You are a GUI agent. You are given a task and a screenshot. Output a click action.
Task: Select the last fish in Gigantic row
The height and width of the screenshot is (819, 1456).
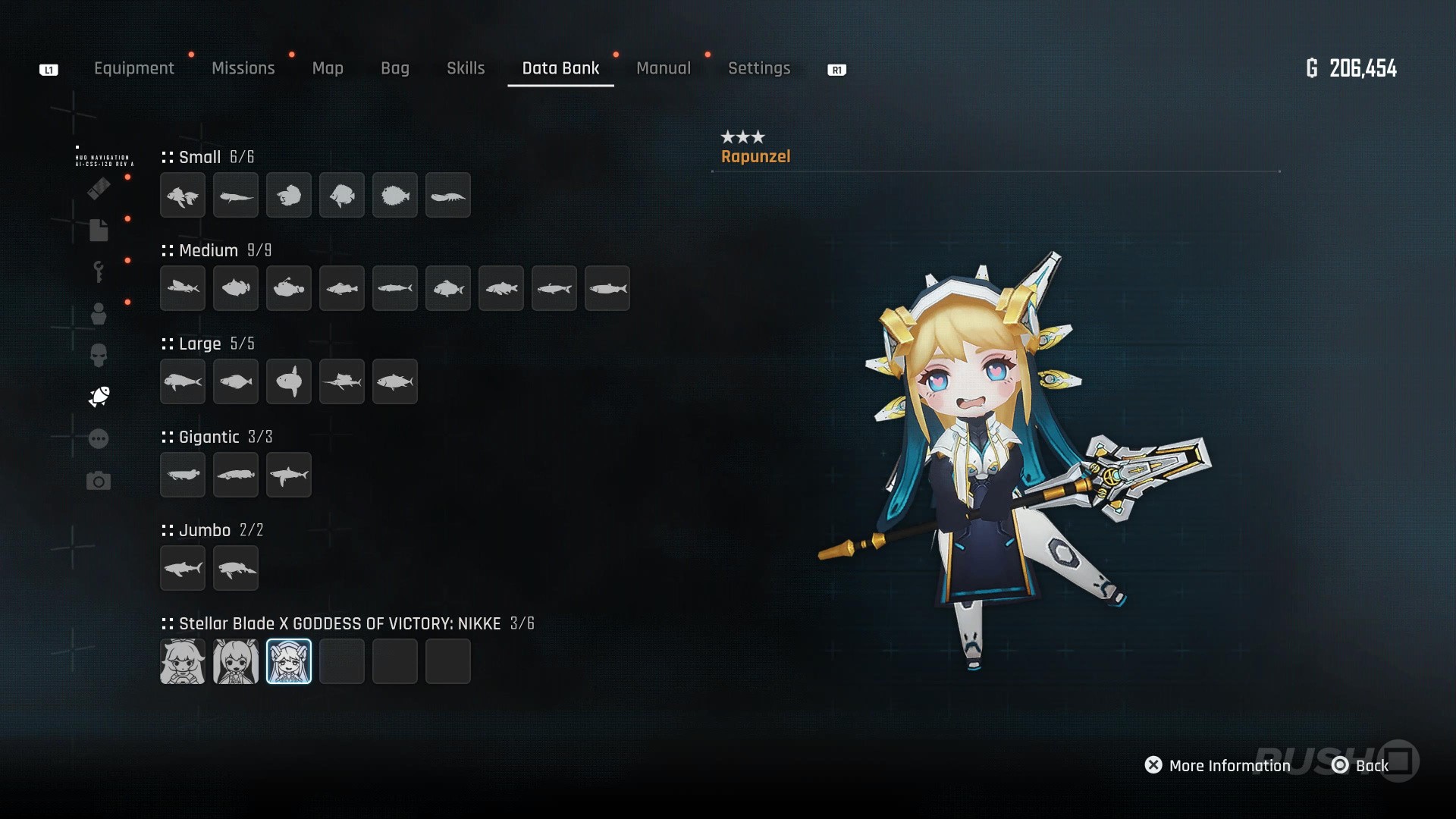(x=289, y=475)
